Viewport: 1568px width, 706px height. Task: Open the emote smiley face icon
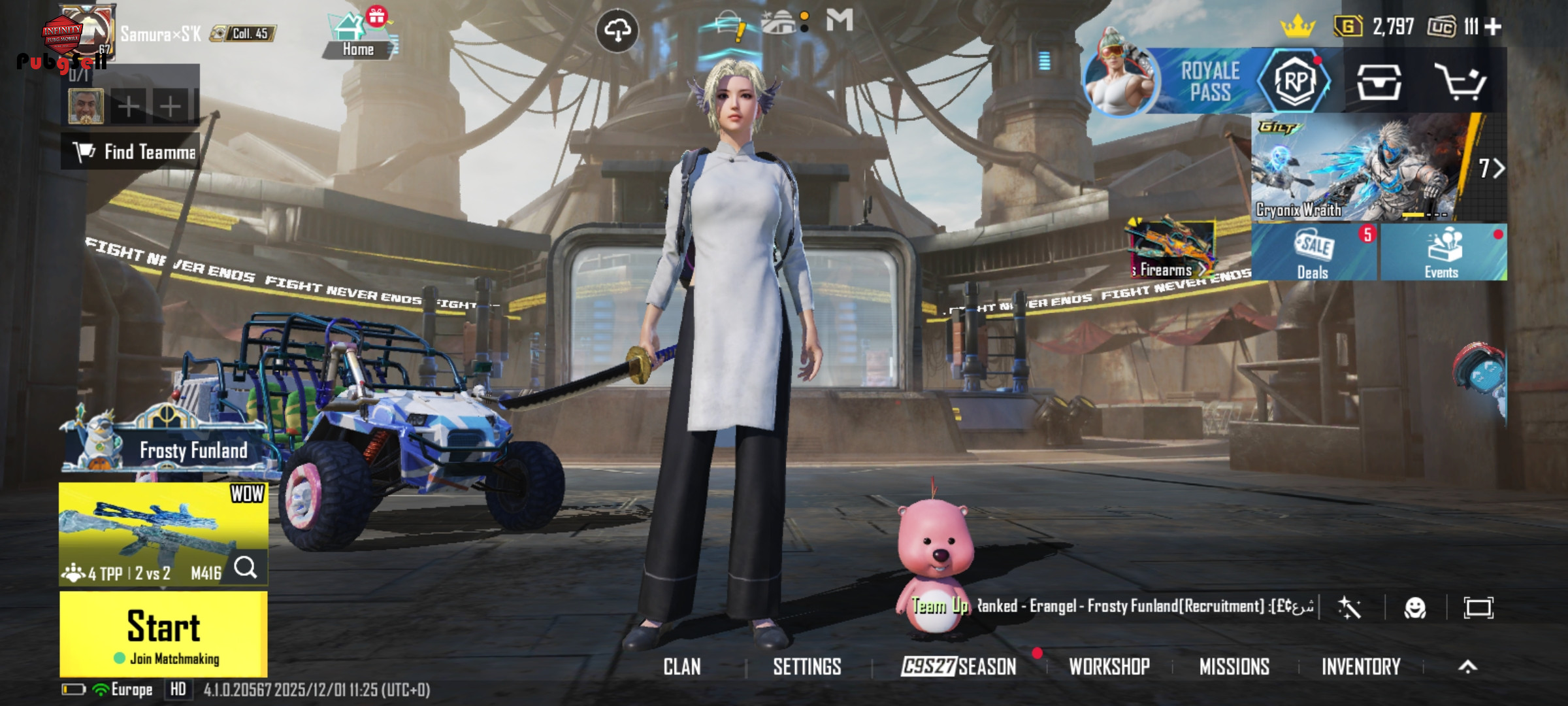tap(1414, 609)
